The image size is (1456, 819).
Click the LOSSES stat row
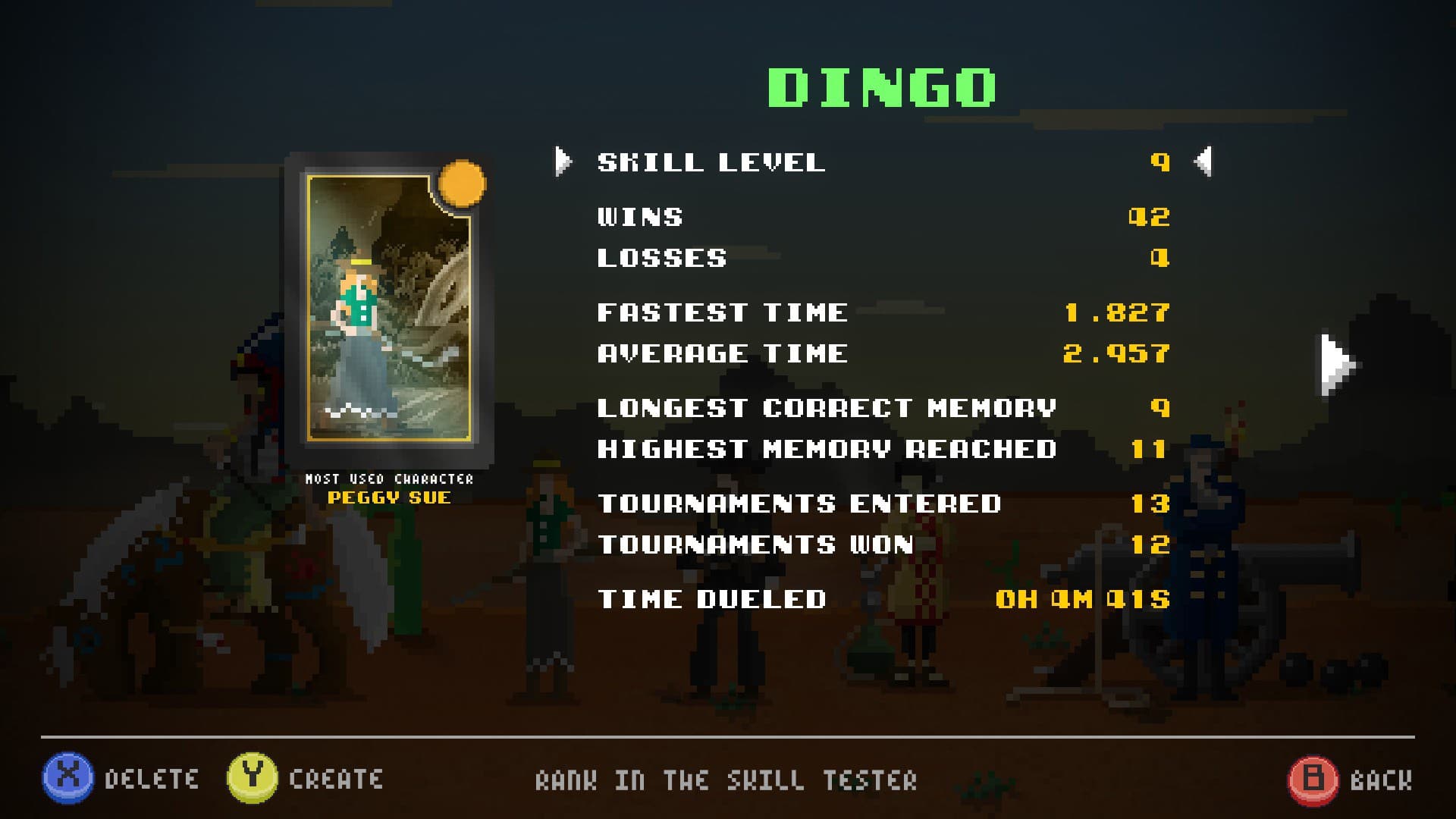tap(661, 257)
